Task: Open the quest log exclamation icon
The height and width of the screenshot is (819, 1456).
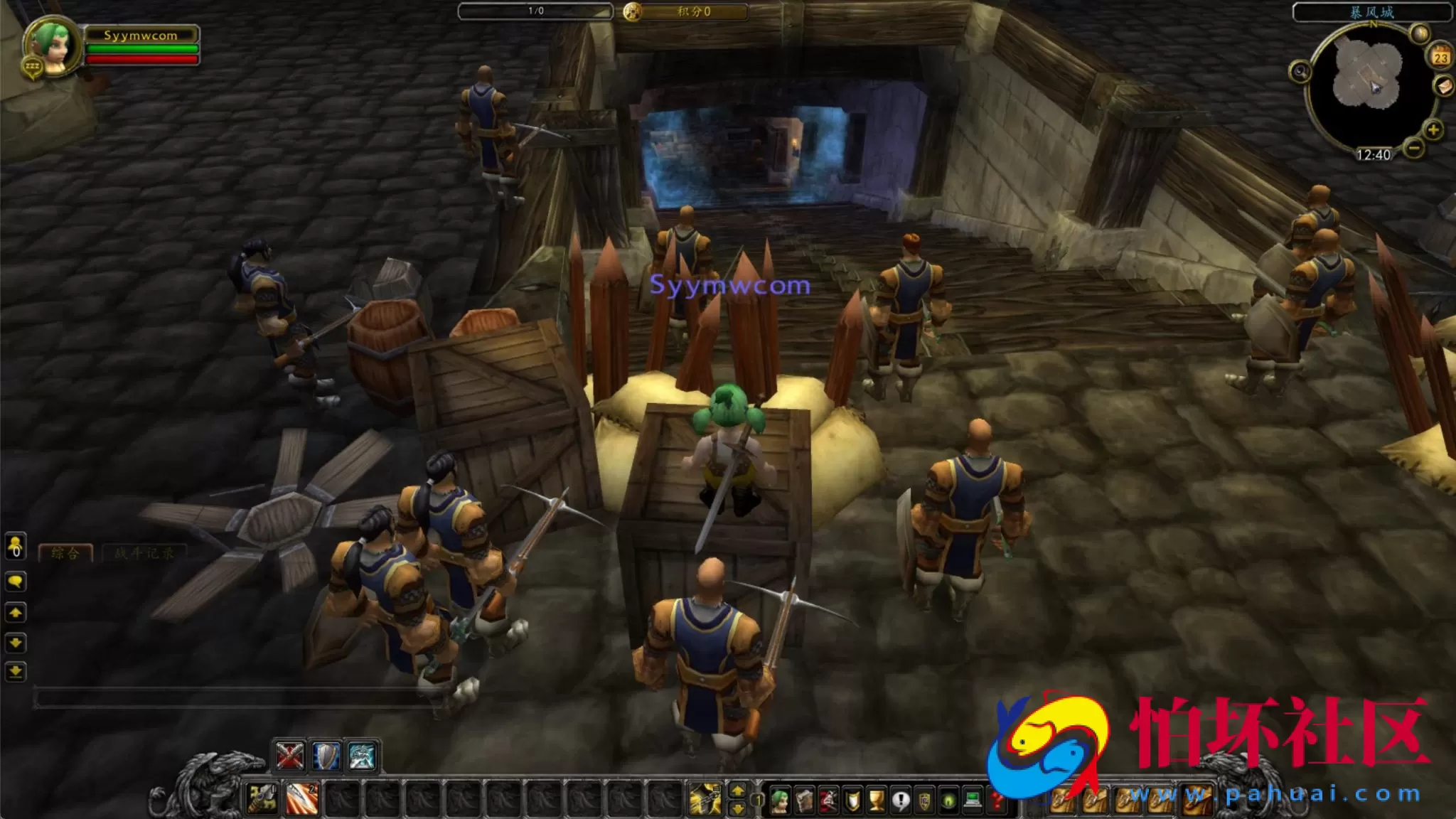Action: [901, 801]
